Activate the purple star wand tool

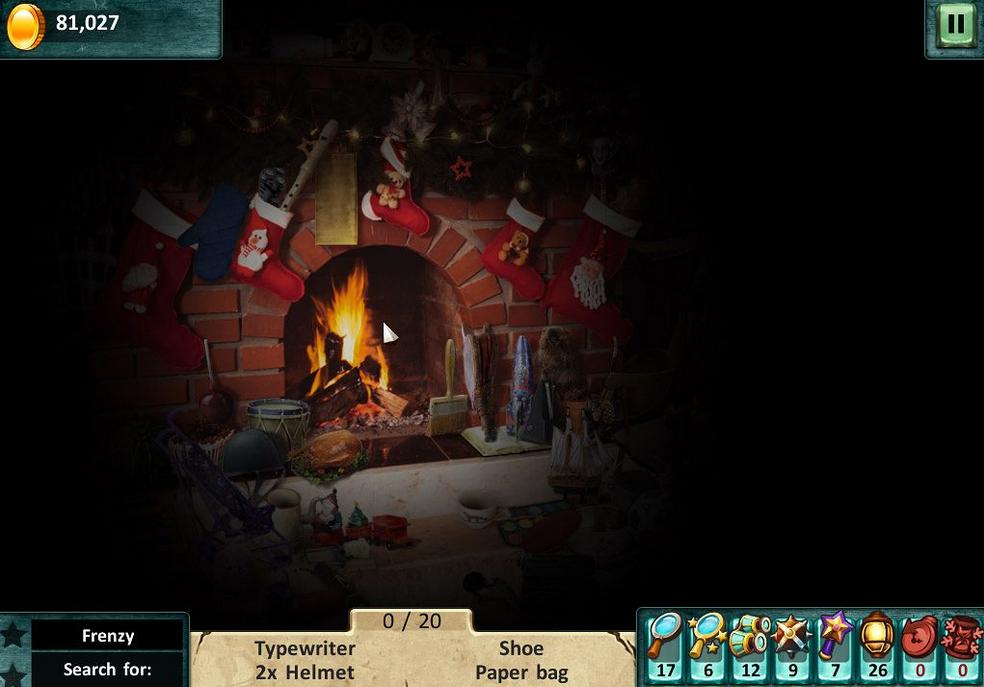point(835,636)
